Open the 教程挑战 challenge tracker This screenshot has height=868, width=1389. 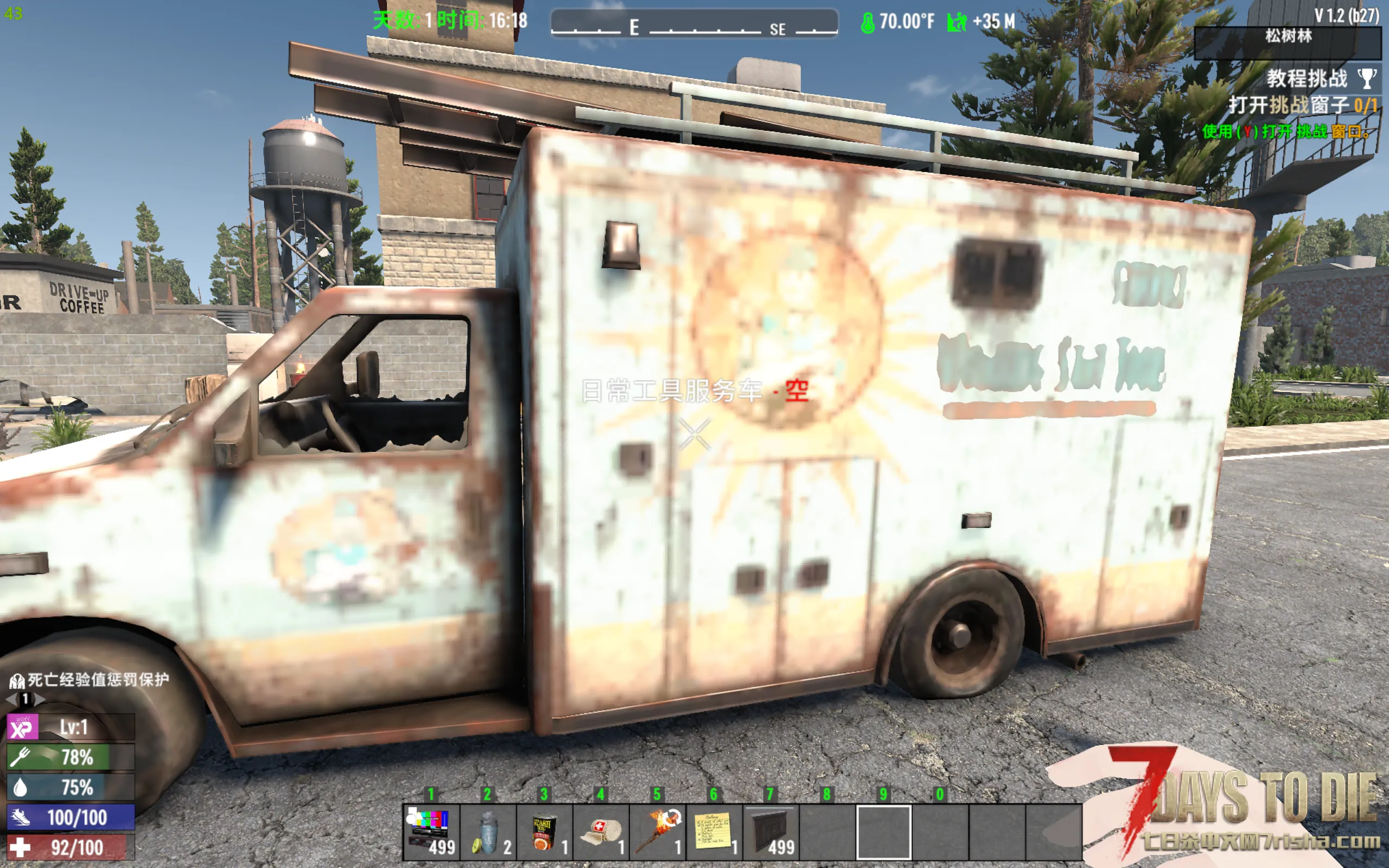pos(1307,79)
